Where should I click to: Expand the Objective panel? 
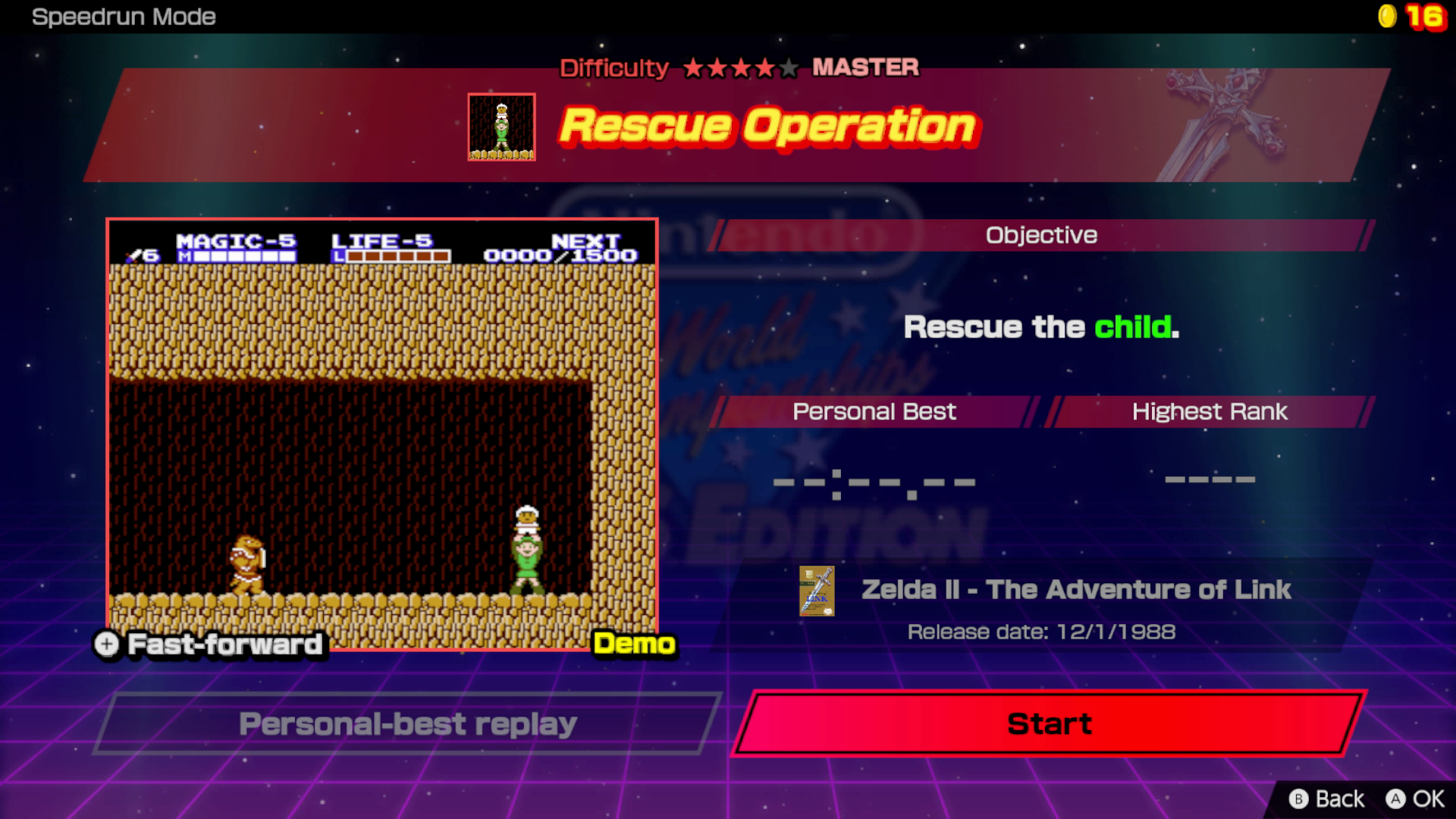coord(1041,235)
